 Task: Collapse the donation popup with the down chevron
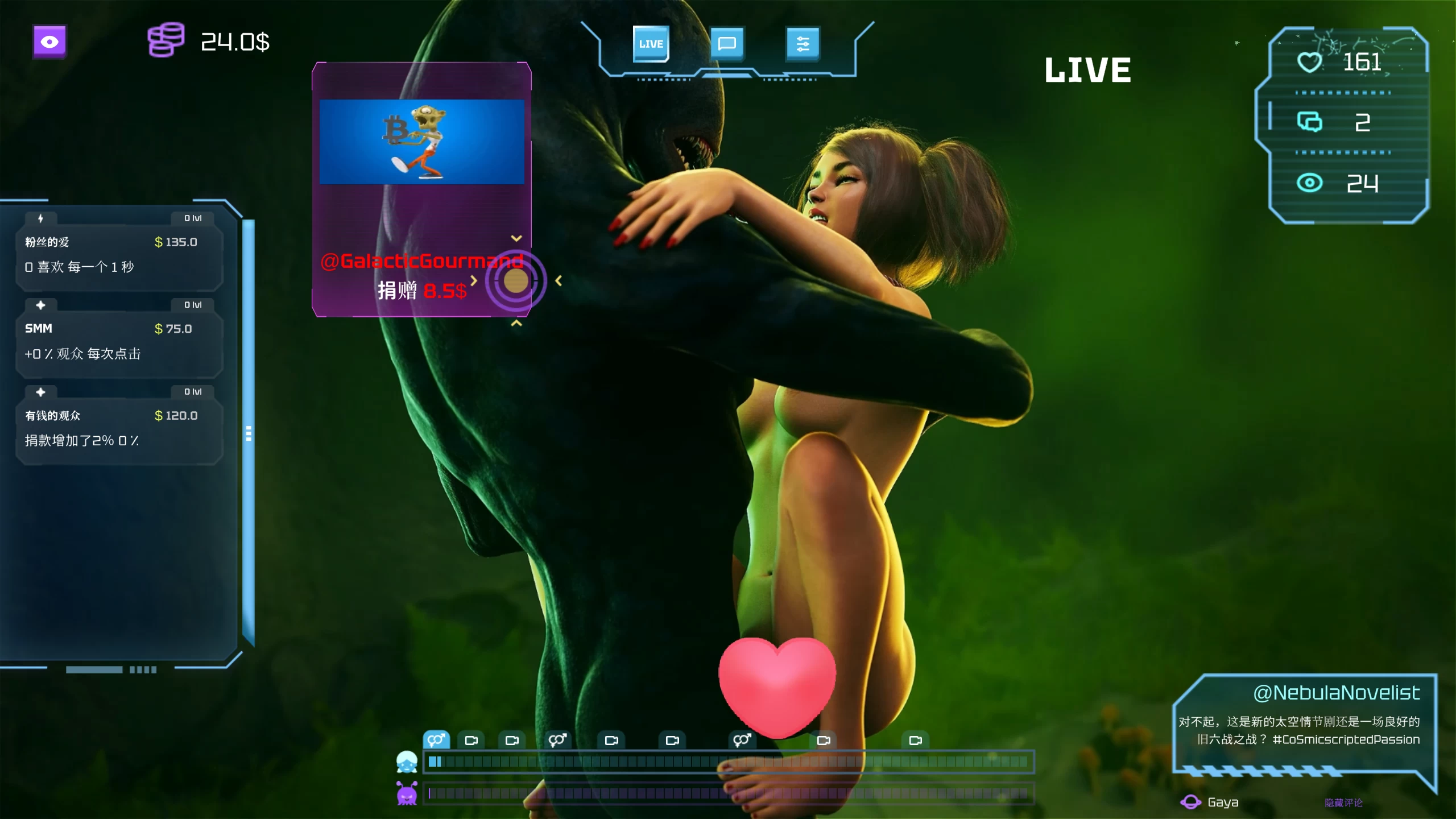[x=516, y=238]
